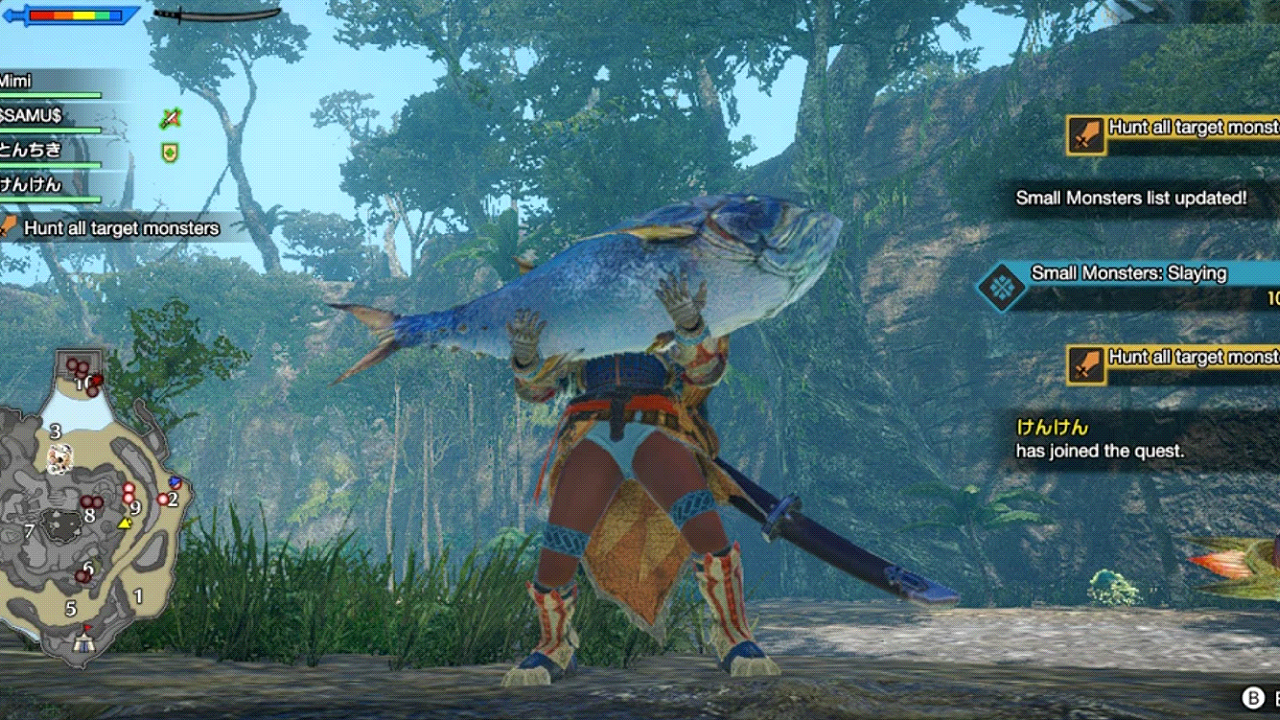Click the orange fish icon at the right screen edge
Viewport: 1280px width, 720px height.
[x=1225, y=565]
